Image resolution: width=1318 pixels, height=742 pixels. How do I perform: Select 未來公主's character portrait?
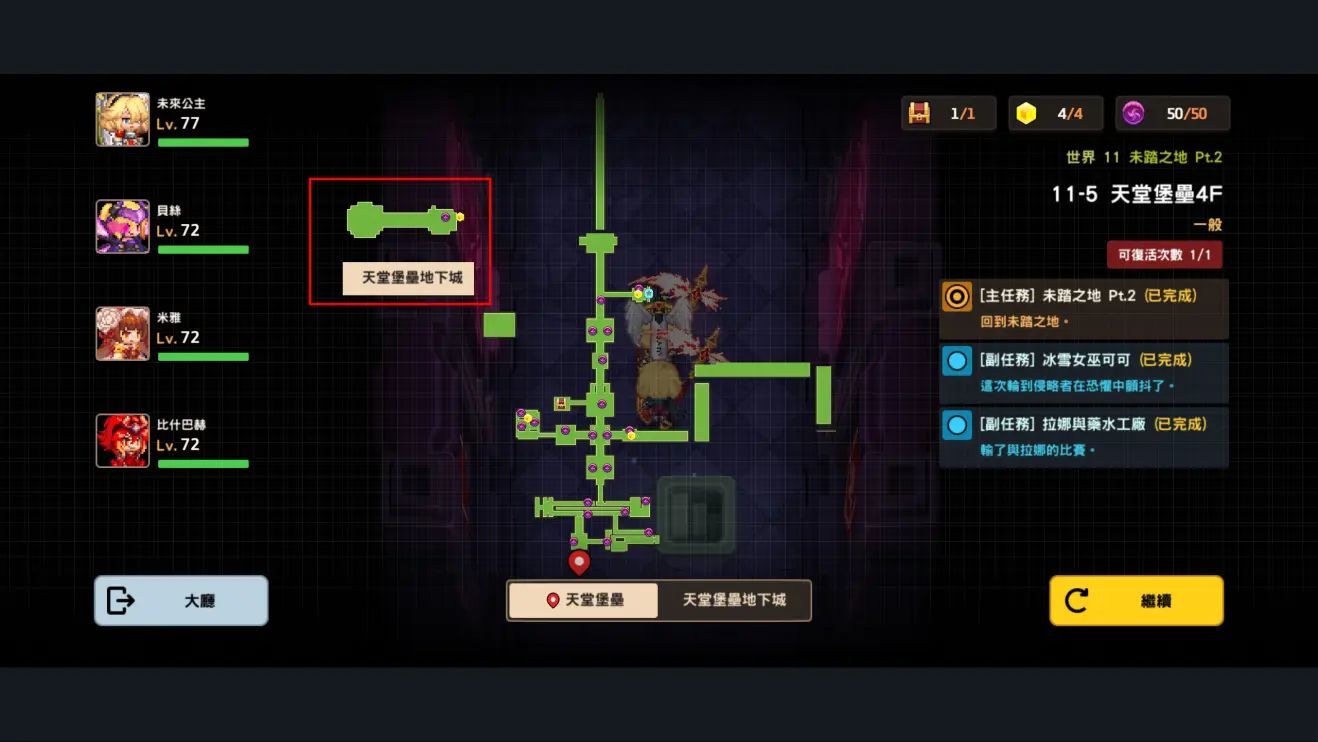click(x=123, y=117)
